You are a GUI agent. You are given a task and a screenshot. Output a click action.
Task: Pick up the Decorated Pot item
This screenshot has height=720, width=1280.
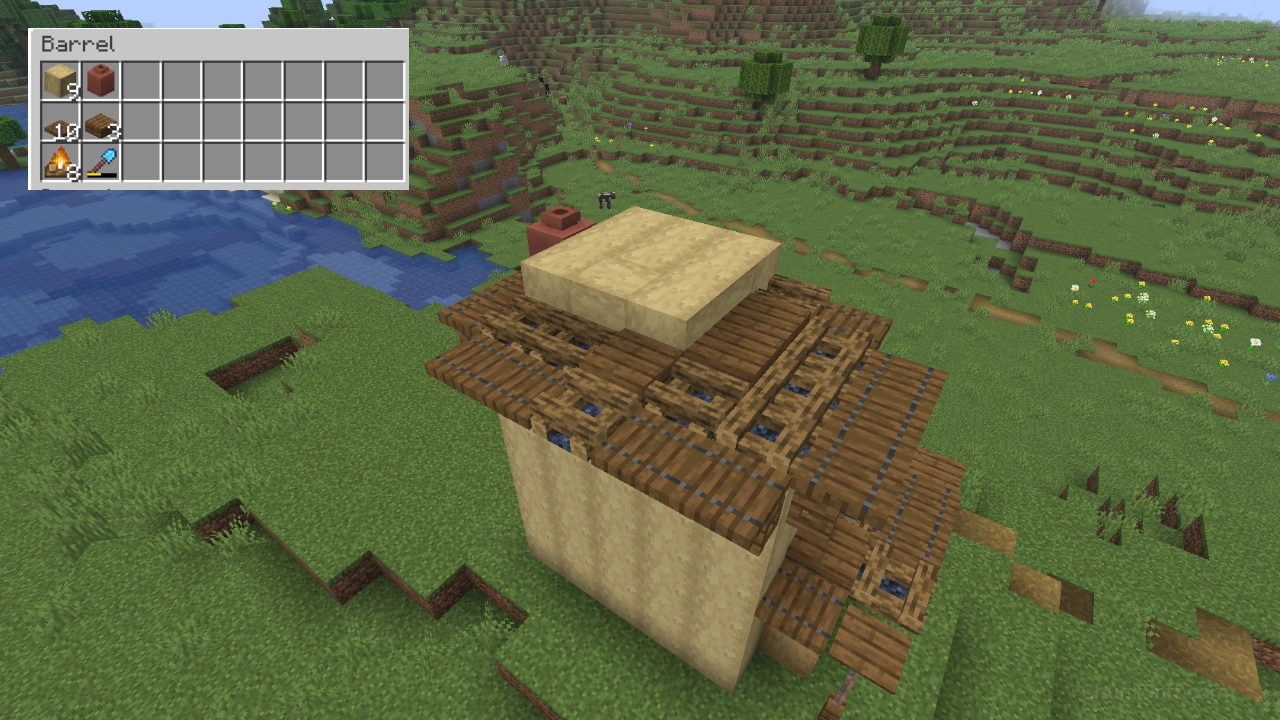tap(99, 80)
